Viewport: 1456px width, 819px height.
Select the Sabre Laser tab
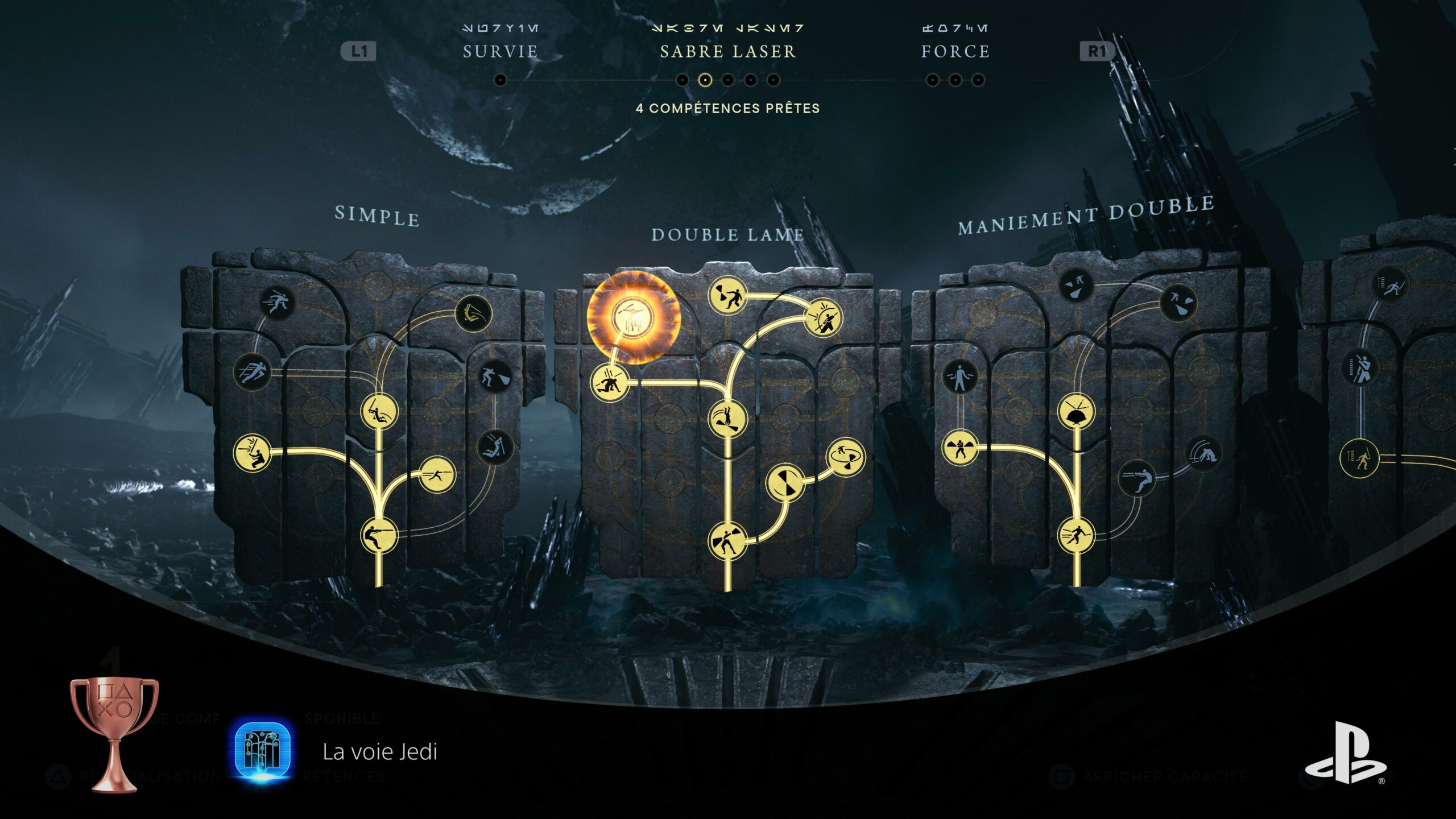tap(727, 52)
